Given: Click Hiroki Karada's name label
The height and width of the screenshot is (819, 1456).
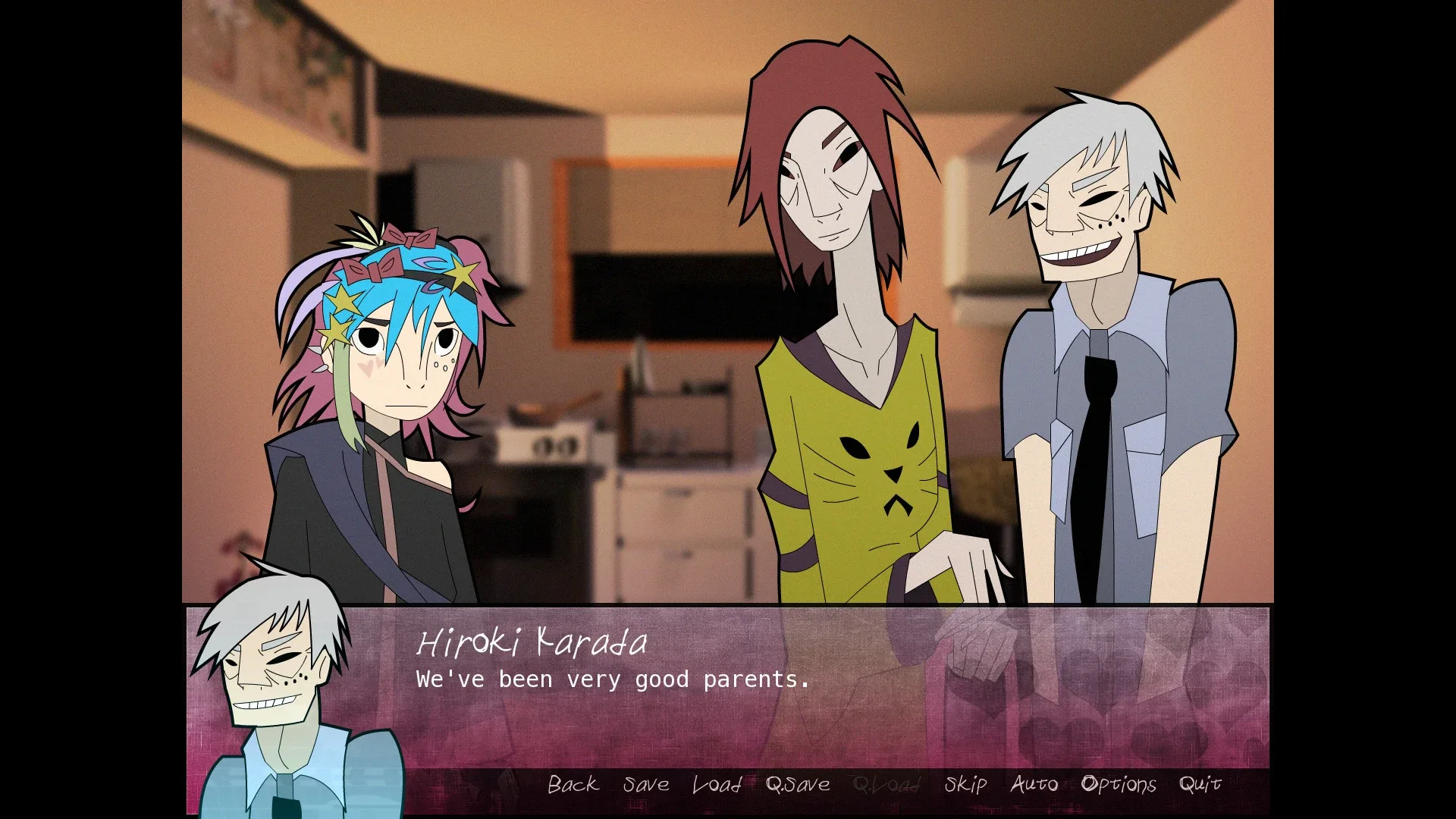Looking at the screenshot, I should pos(531,643).
